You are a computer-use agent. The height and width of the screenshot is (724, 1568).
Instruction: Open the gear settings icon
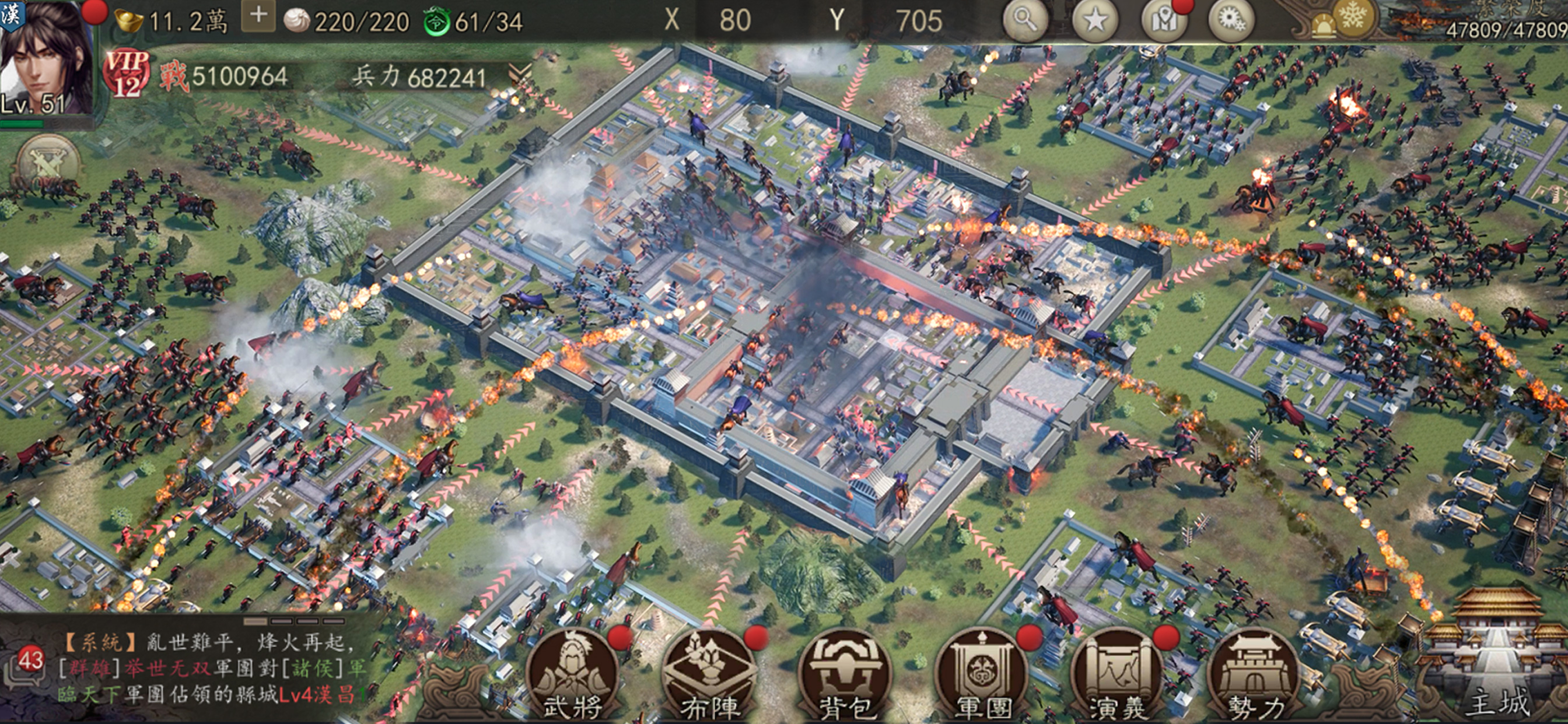(x=1232, y=20)
